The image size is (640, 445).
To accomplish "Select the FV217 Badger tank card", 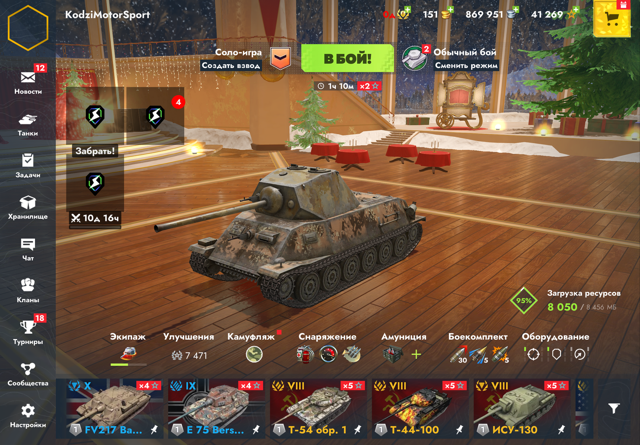I will pyautogui.click(x=114, y=409).
